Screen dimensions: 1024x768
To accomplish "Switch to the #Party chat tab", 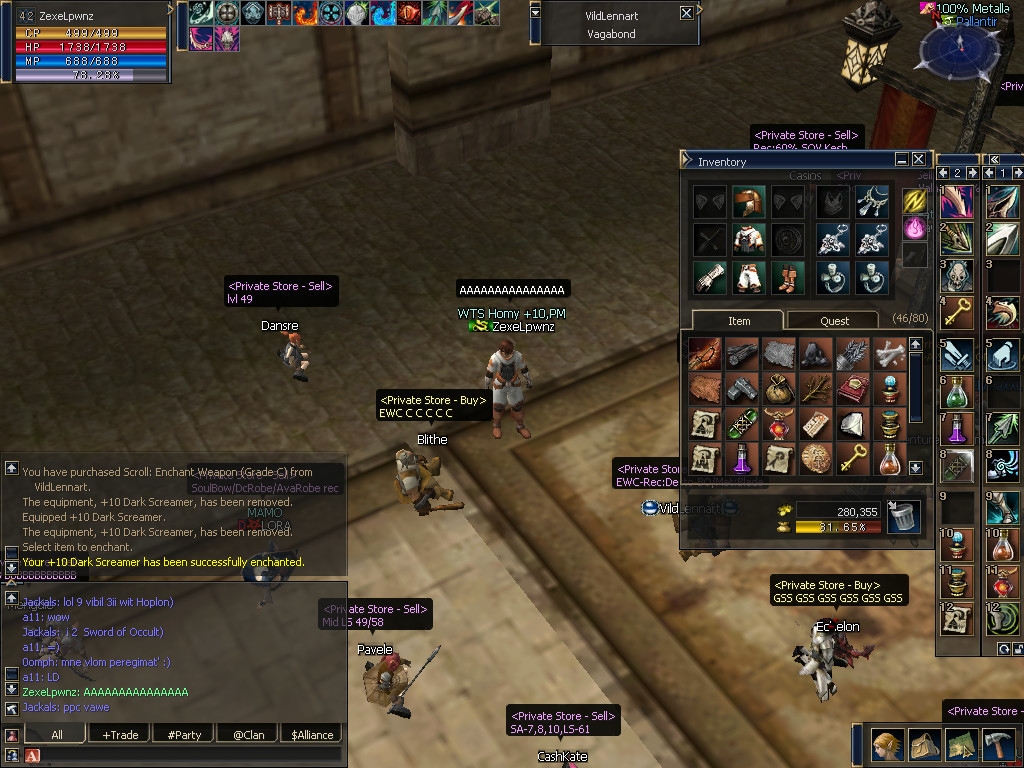I will tap(185, 735).
